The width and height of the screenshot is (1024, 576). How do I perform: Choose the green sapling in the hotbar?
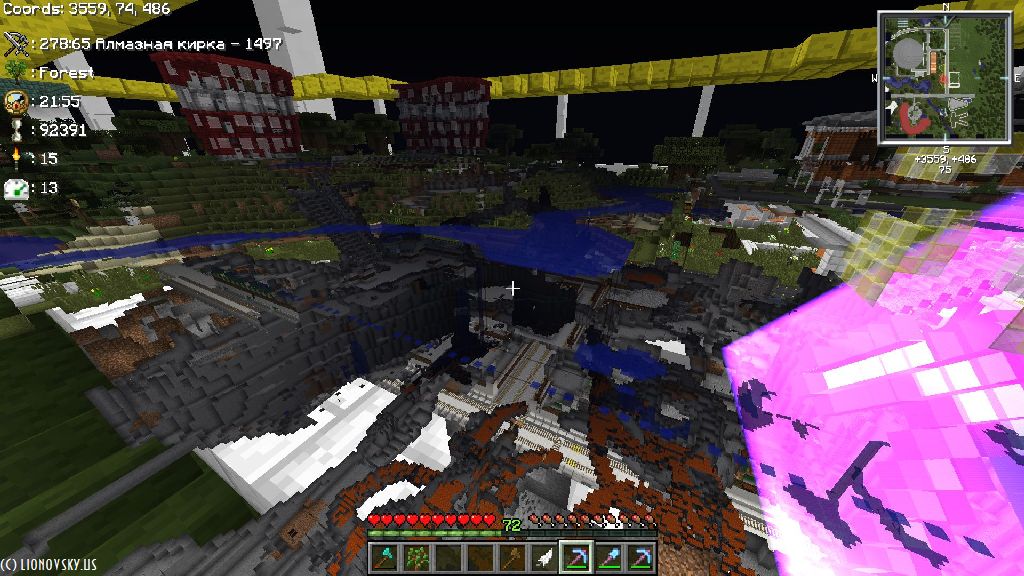pos(416,557)
